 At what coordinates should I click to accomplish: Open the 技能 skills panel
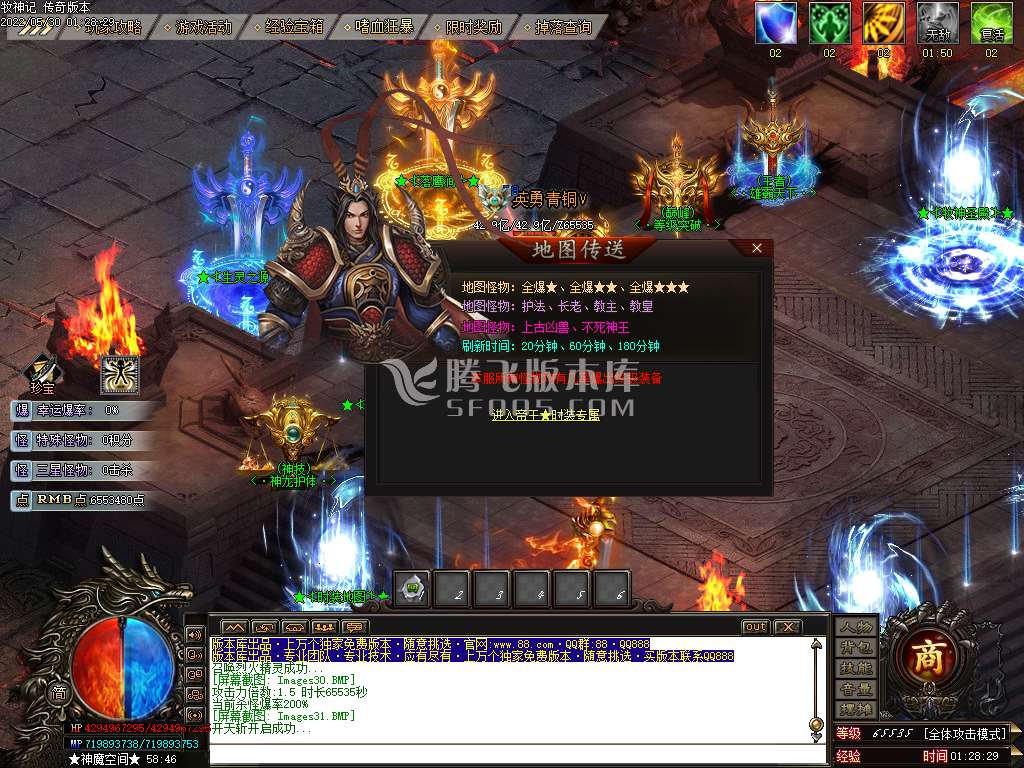[856, 668]
